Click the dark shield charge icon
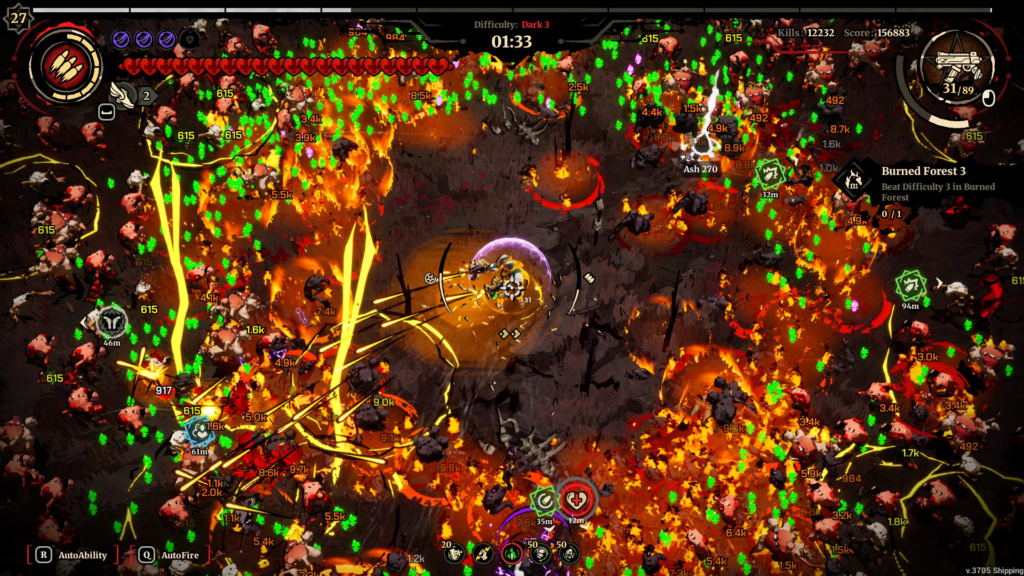 189,39
